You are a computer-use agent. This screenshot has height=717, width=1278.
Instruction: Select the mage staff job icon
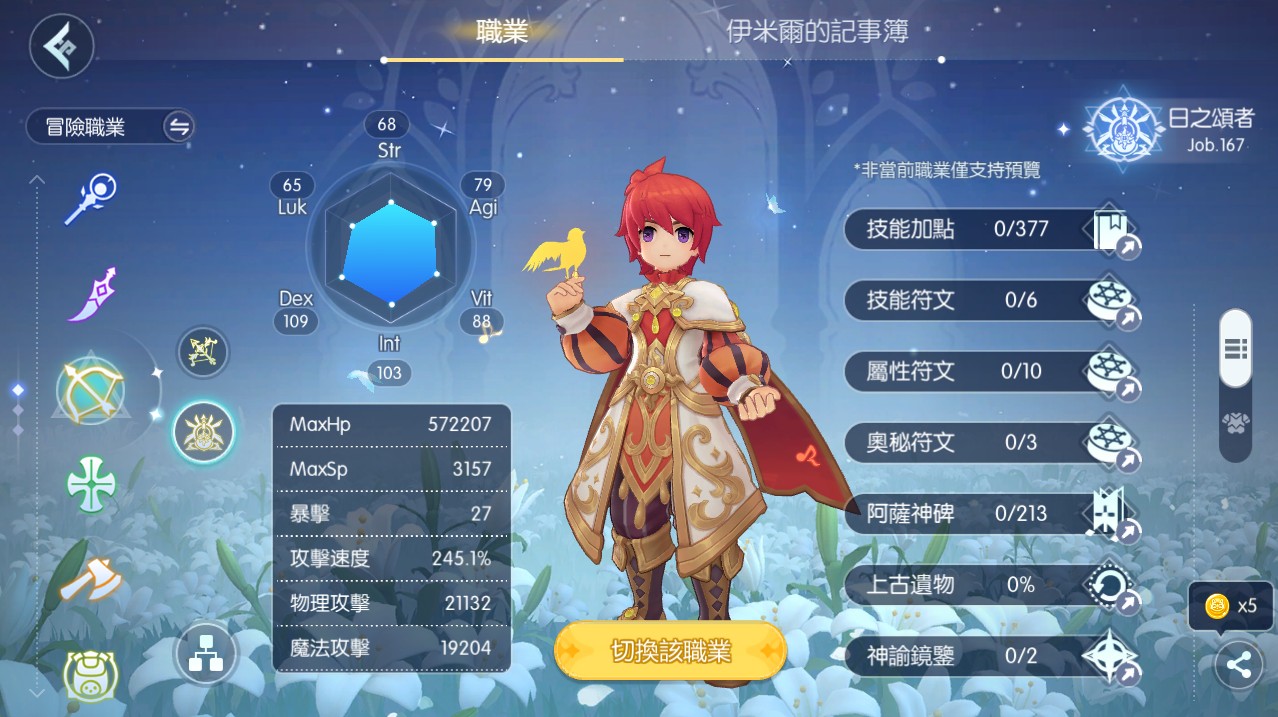(x=91, y=198)
